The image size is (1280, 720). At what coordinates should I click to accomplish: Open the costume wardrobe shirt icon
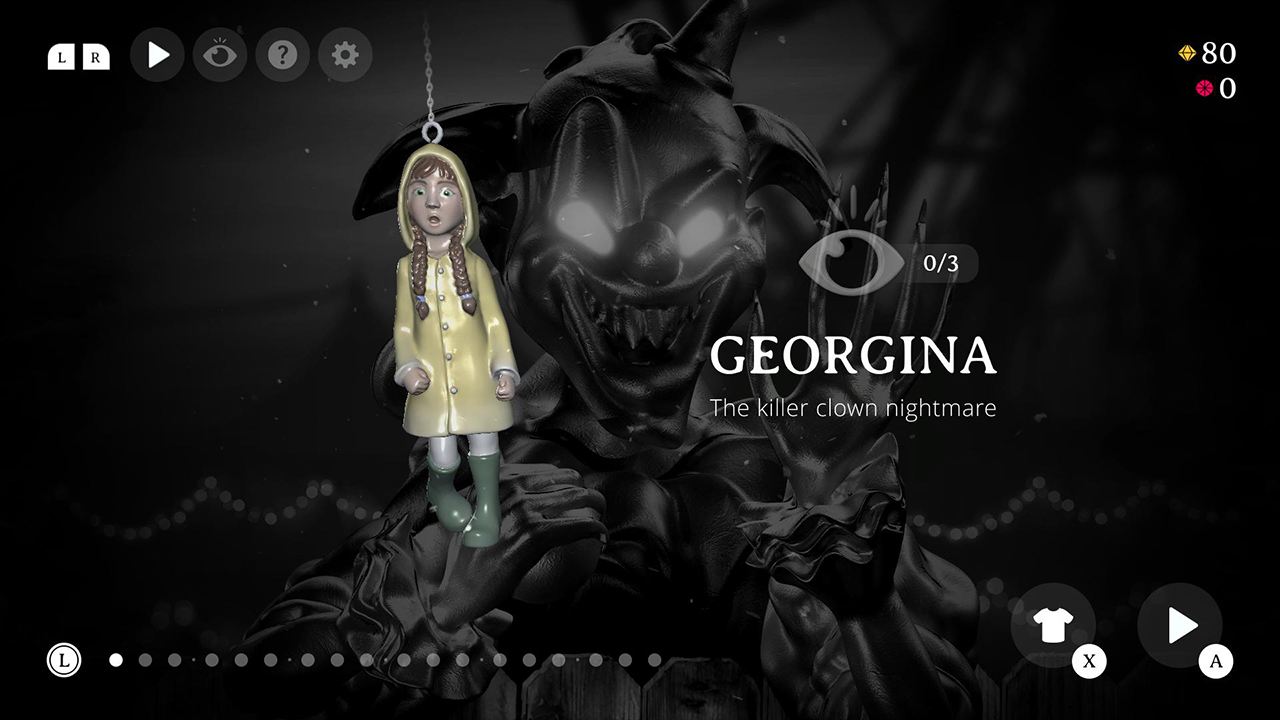pos(1054,623)
